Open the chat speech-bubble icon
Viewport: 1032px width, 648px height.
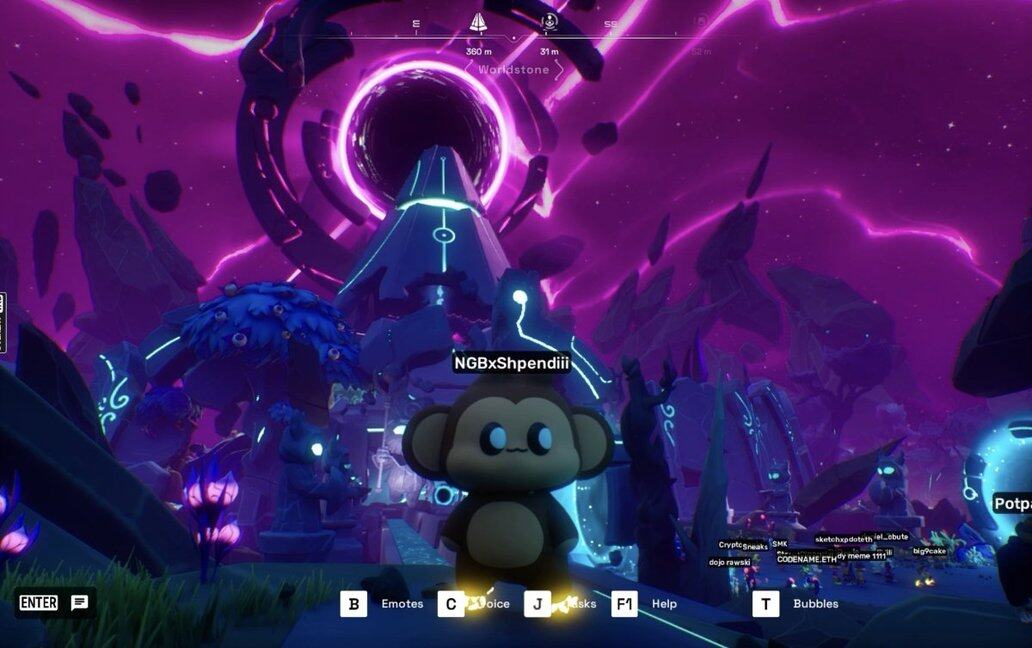pos(79,602)
